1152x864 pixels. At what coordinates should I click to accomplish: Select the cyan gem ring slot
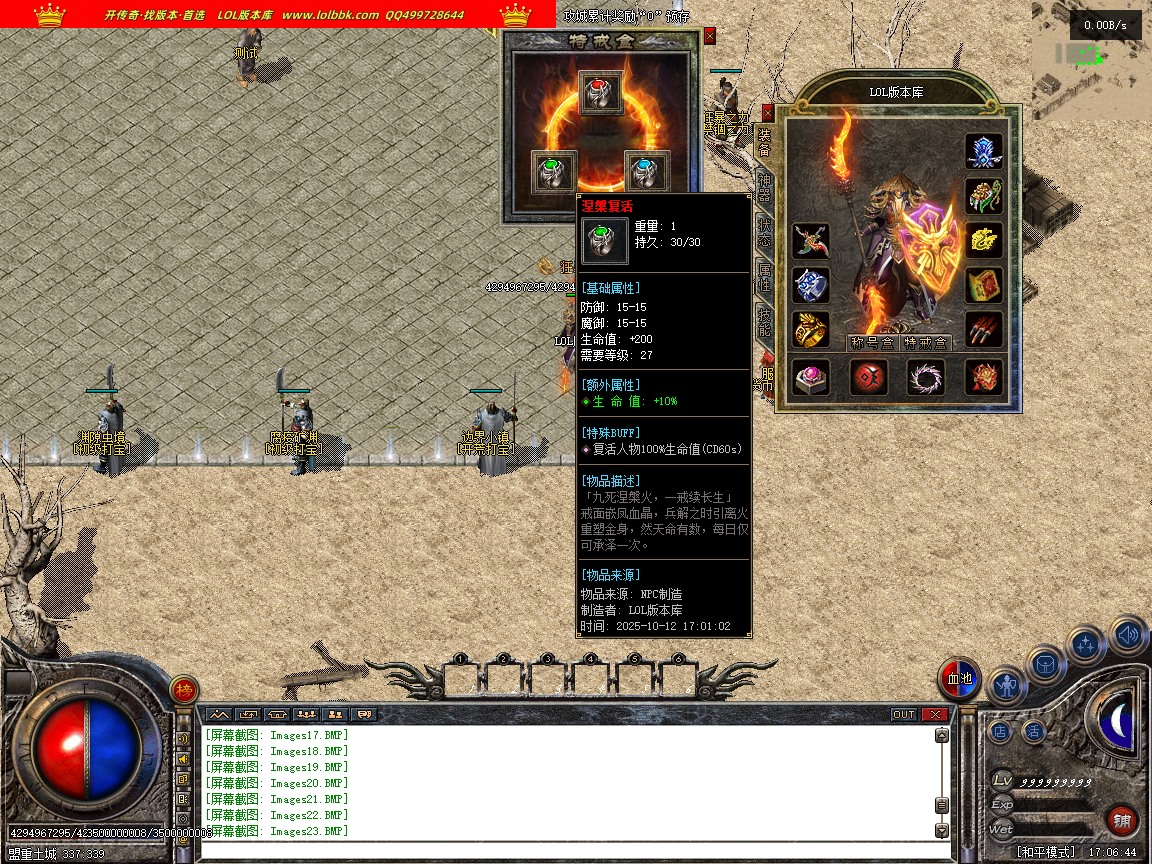pyautogui.click(x=646, y=171)
